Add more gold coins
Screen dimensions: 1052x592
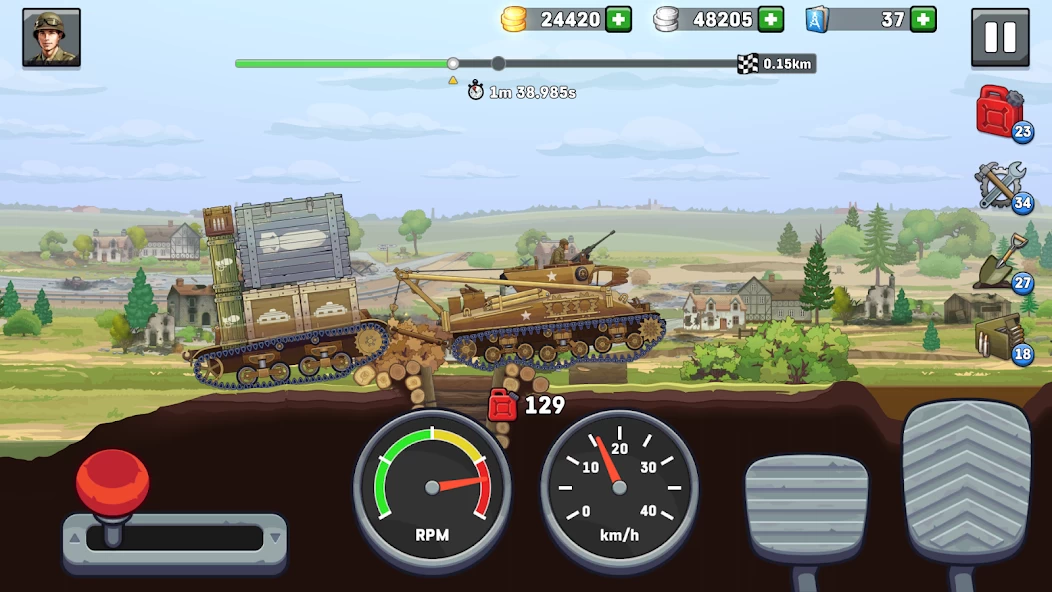click(x=619, y=19)
